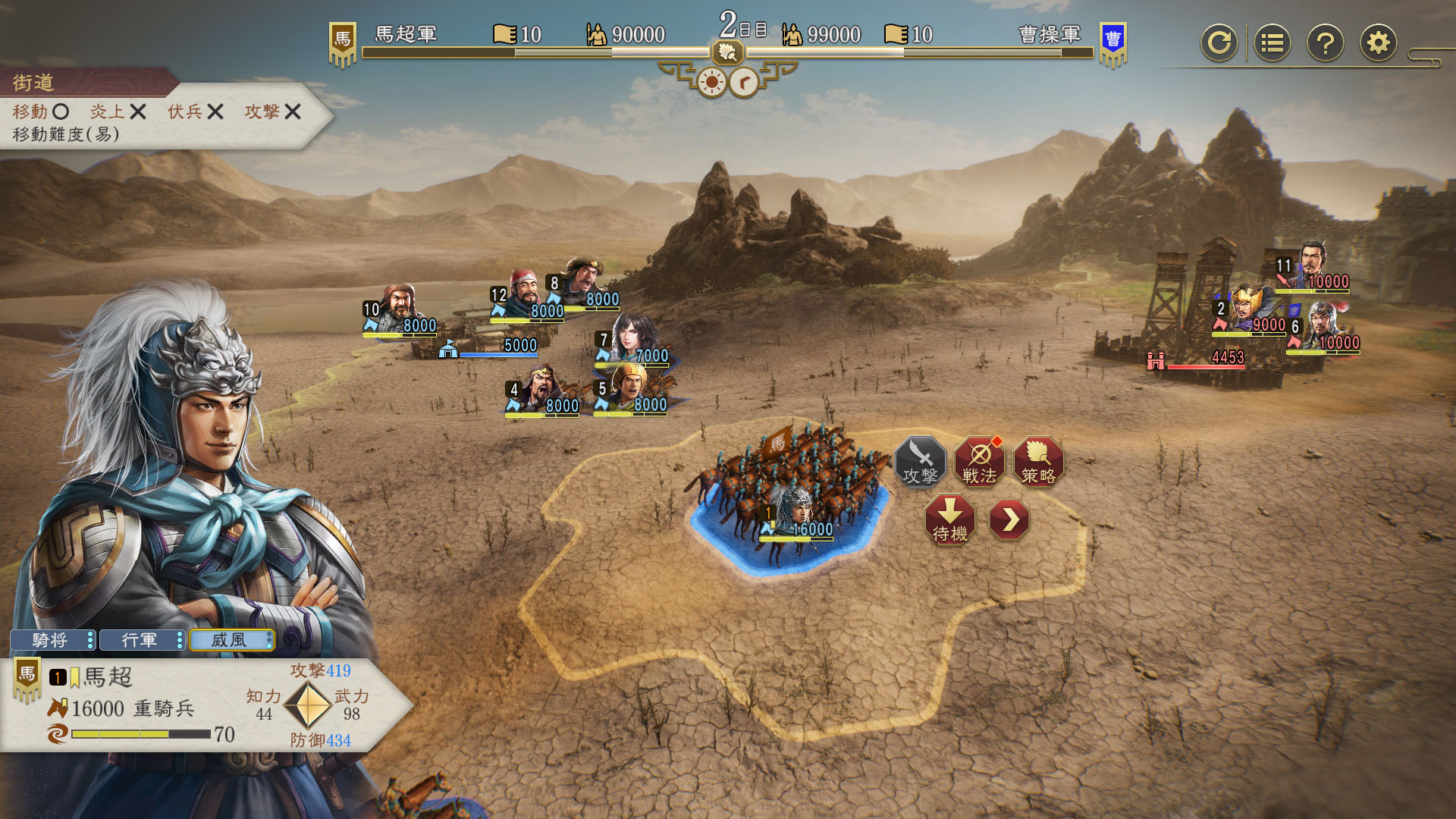1456x819 pixels.
Task: Select the 行軍 trait tag
Action: coord(141,640)
